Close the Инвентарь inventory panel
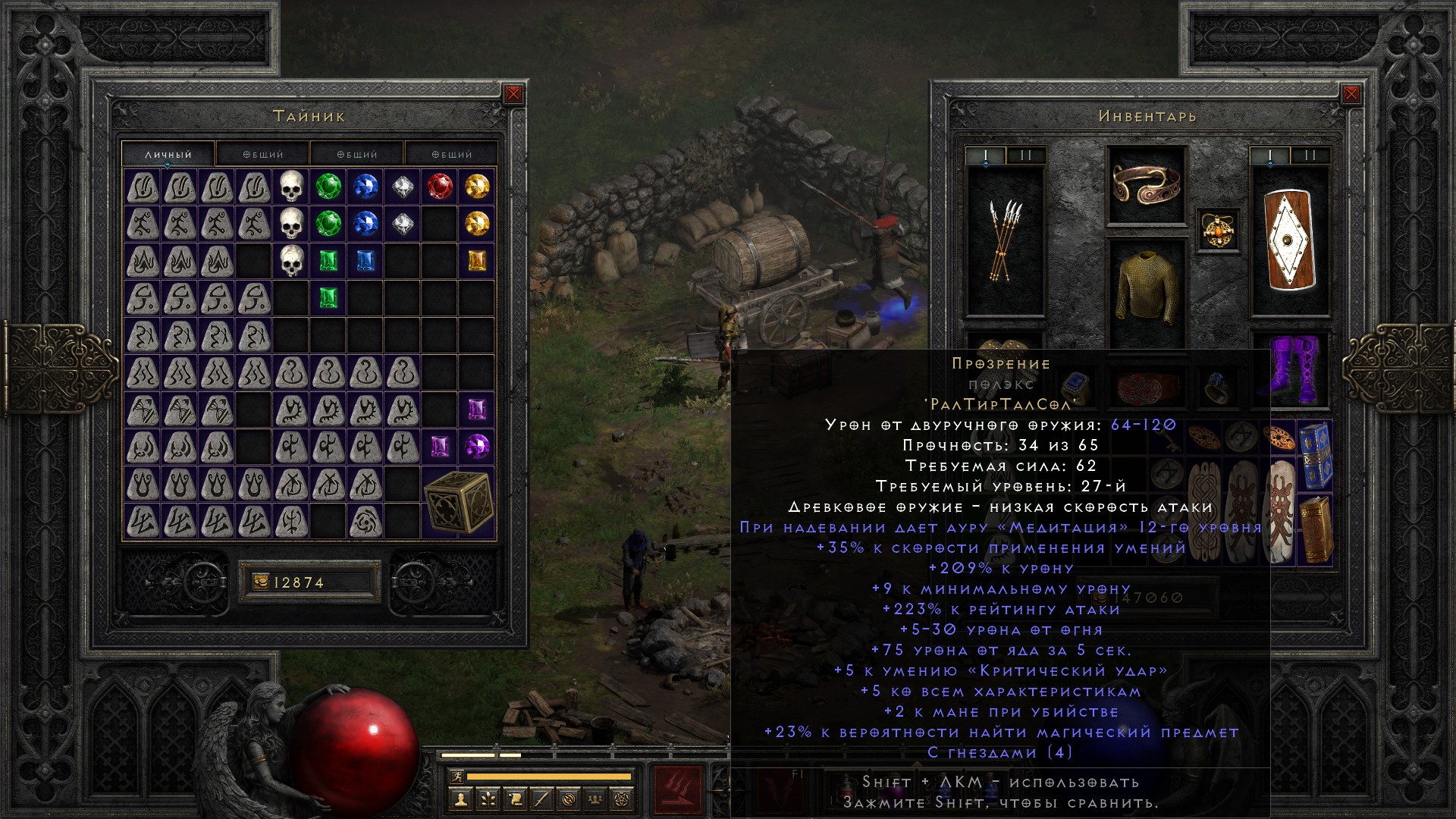The width and height of the screenshot is (1456, 819). pyautogui.click(x=1351, y=94)
